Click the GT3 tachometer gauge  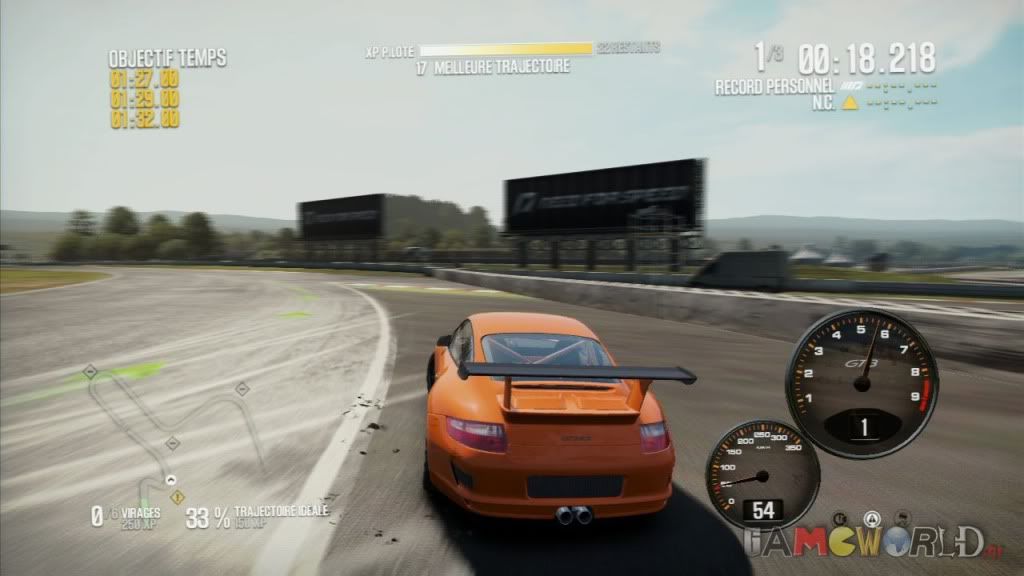862,370
